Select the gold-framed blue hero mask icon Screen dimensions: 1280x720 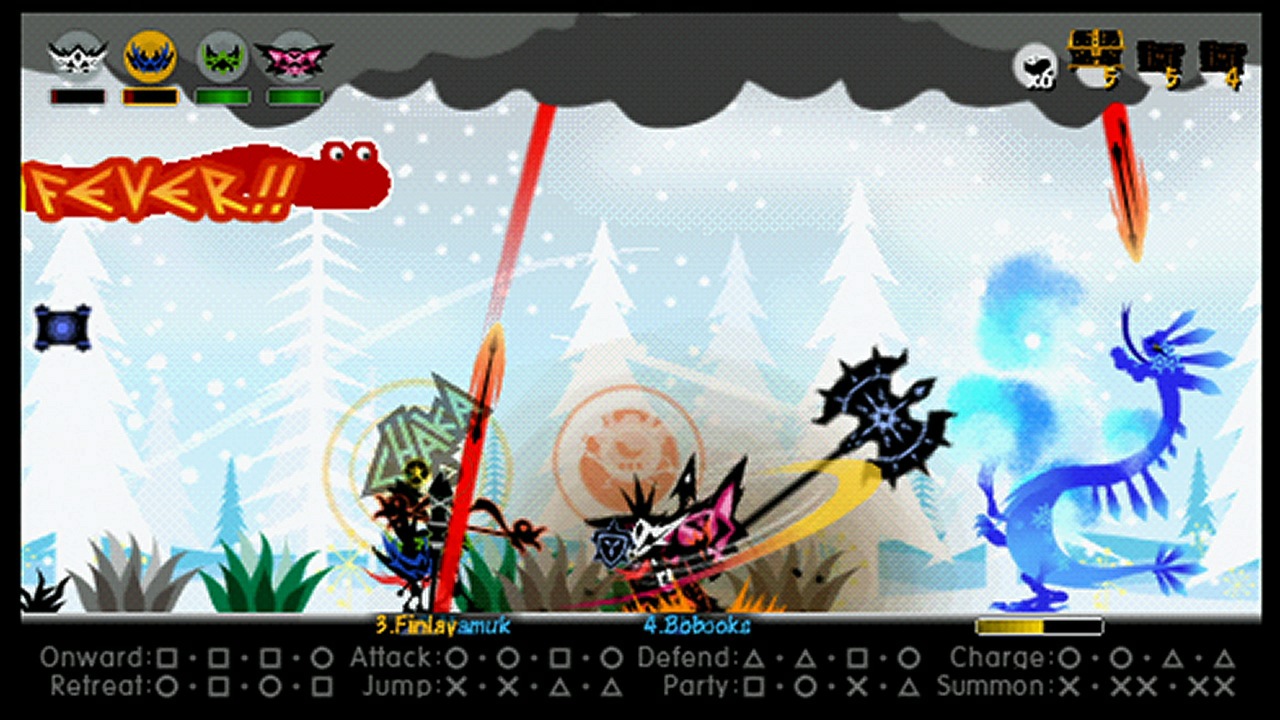pyautogui.click(x=148, y=55)
